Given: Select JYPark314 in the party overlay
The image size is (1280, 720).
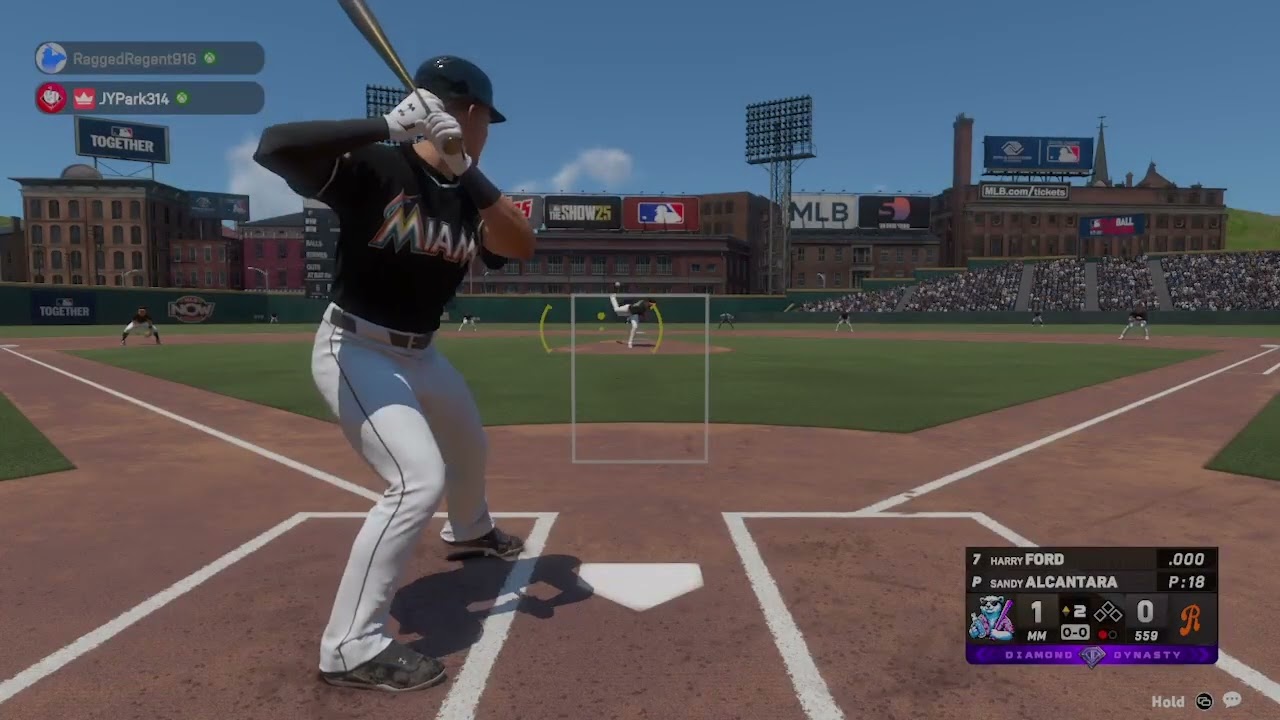Looking at the screenshot, I should click(x=133, y=98).
